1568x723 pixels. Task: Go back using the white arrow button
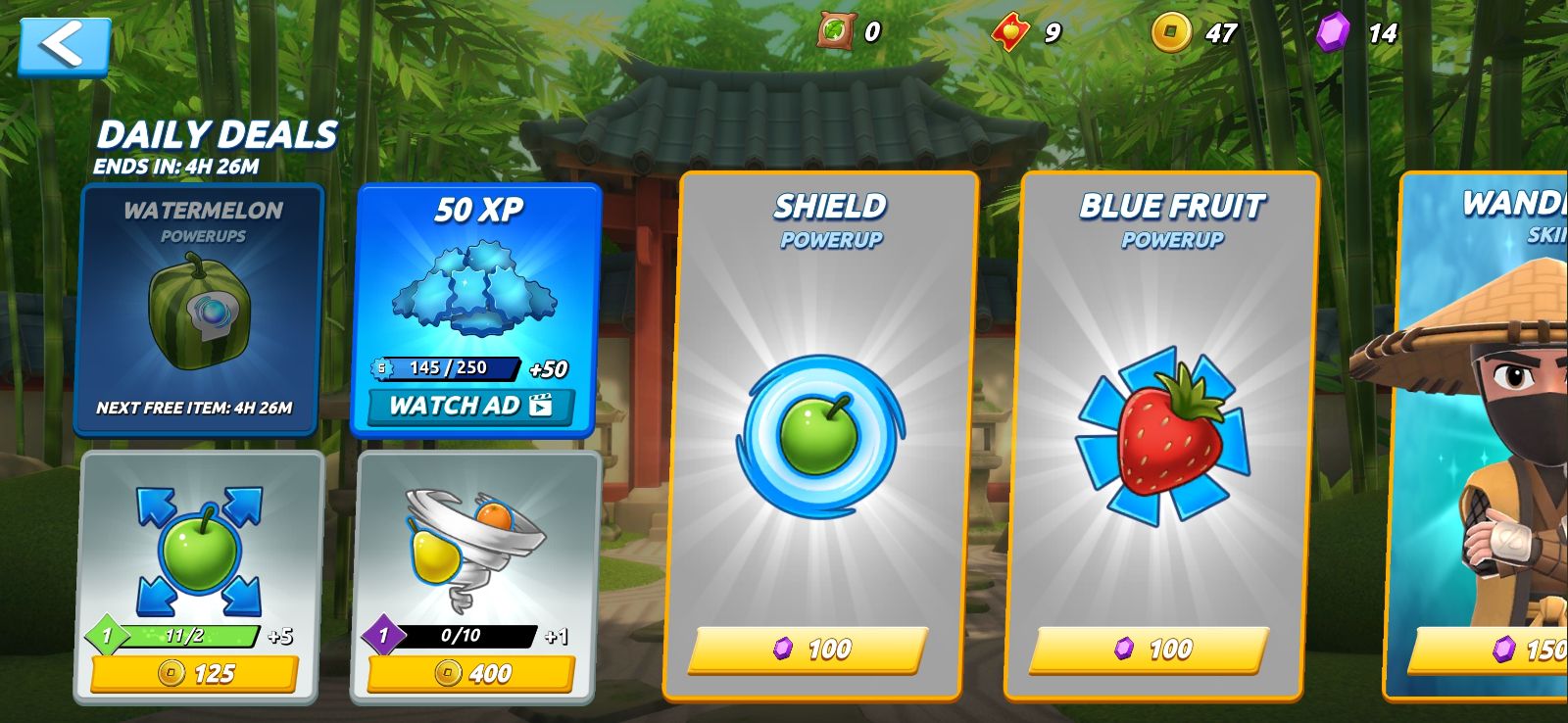[64, 45]
